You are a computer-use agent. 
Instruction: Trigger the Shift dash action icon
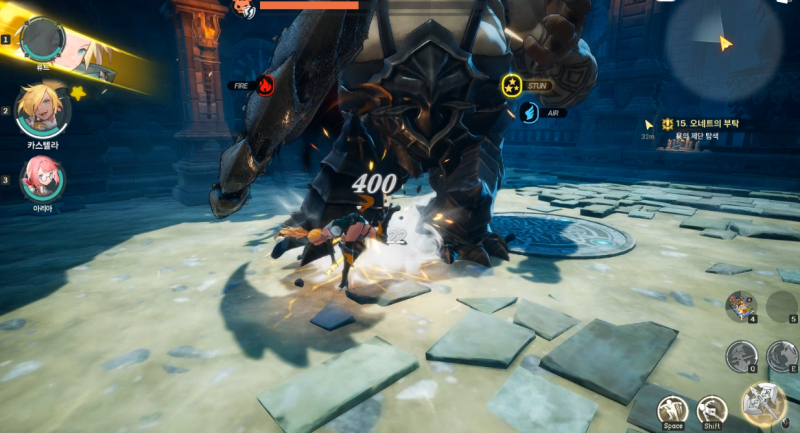pyautogui.click(x=712, y=409)
